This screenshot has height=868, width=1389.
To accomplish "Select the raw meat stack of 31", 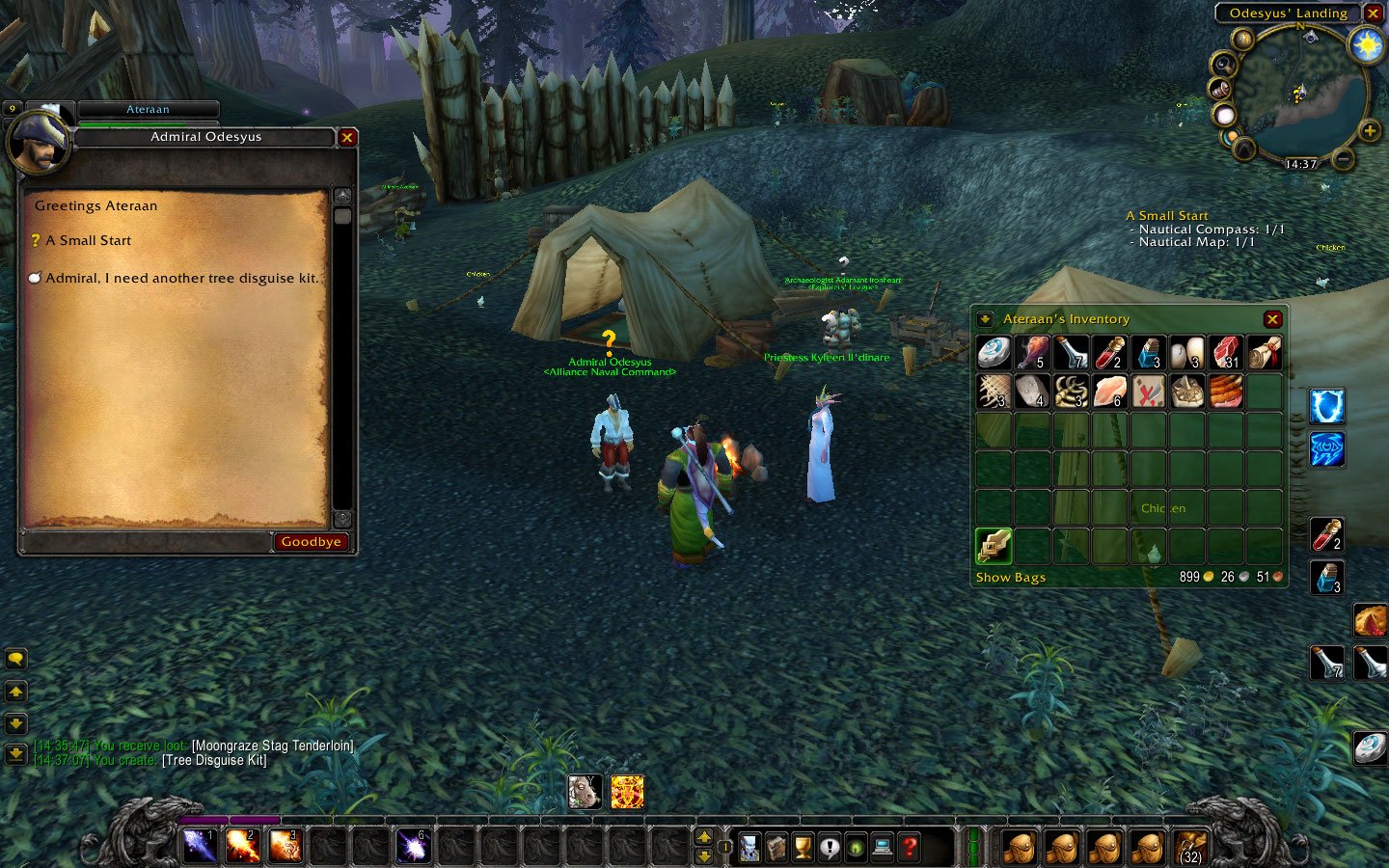I will [1225, 353].
